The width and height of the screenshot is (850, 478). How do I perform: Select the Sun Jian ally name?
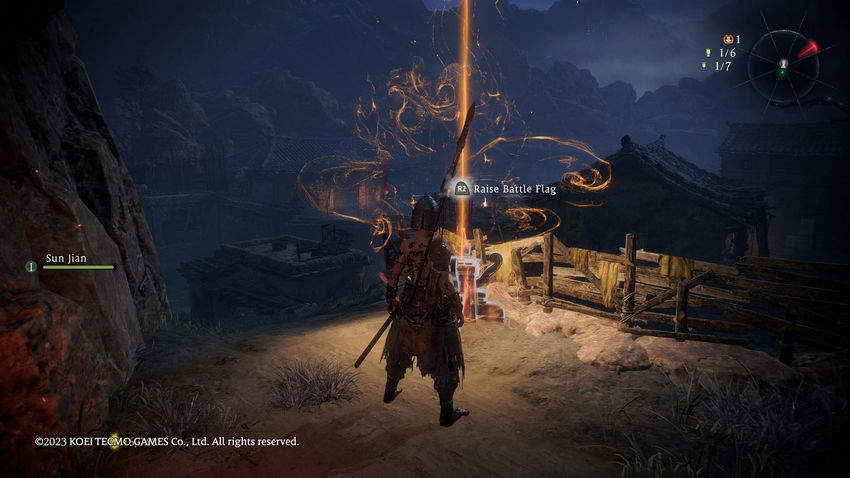click(66, 257)
